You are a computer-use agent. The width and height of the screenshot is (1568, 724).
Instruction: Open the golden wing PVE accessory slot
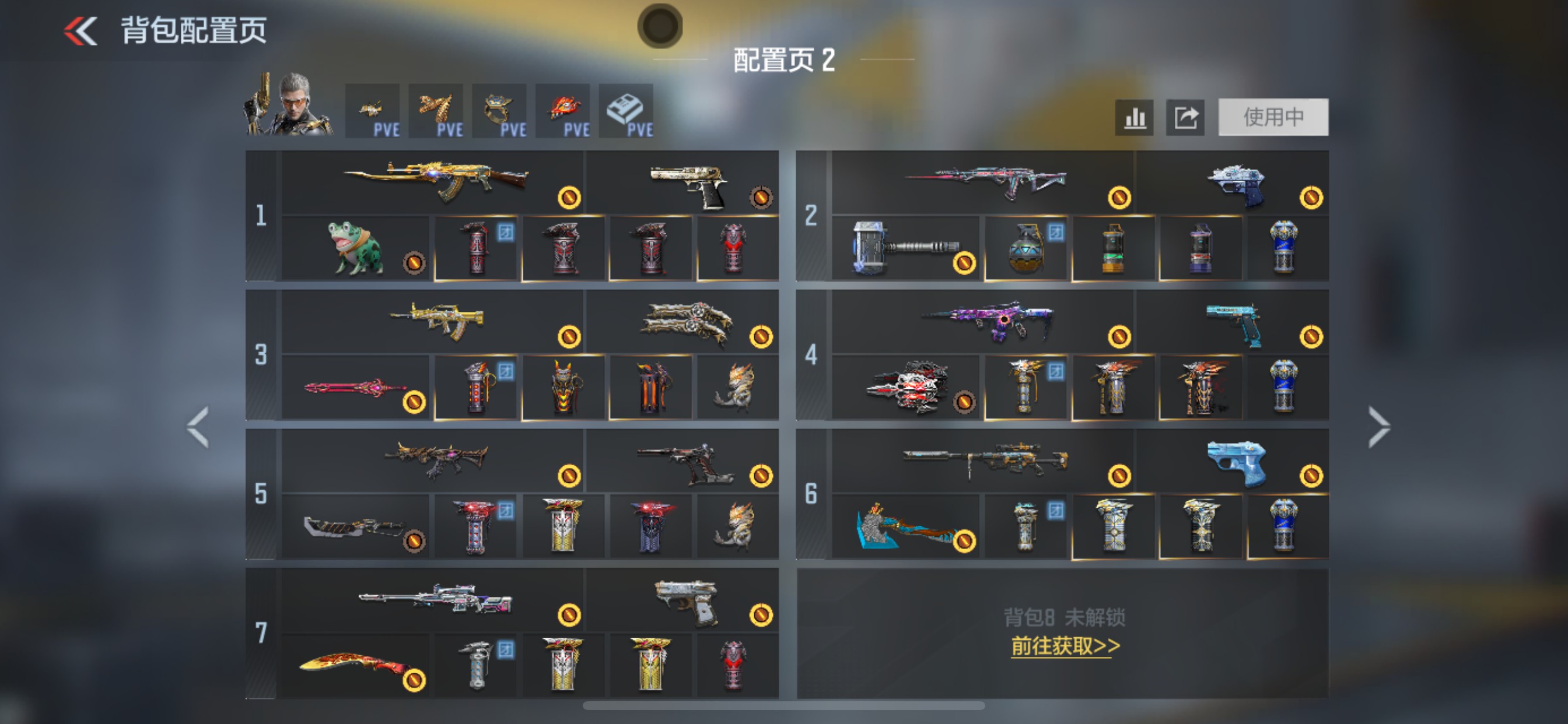pyautogui.click(x=436, y=110)
